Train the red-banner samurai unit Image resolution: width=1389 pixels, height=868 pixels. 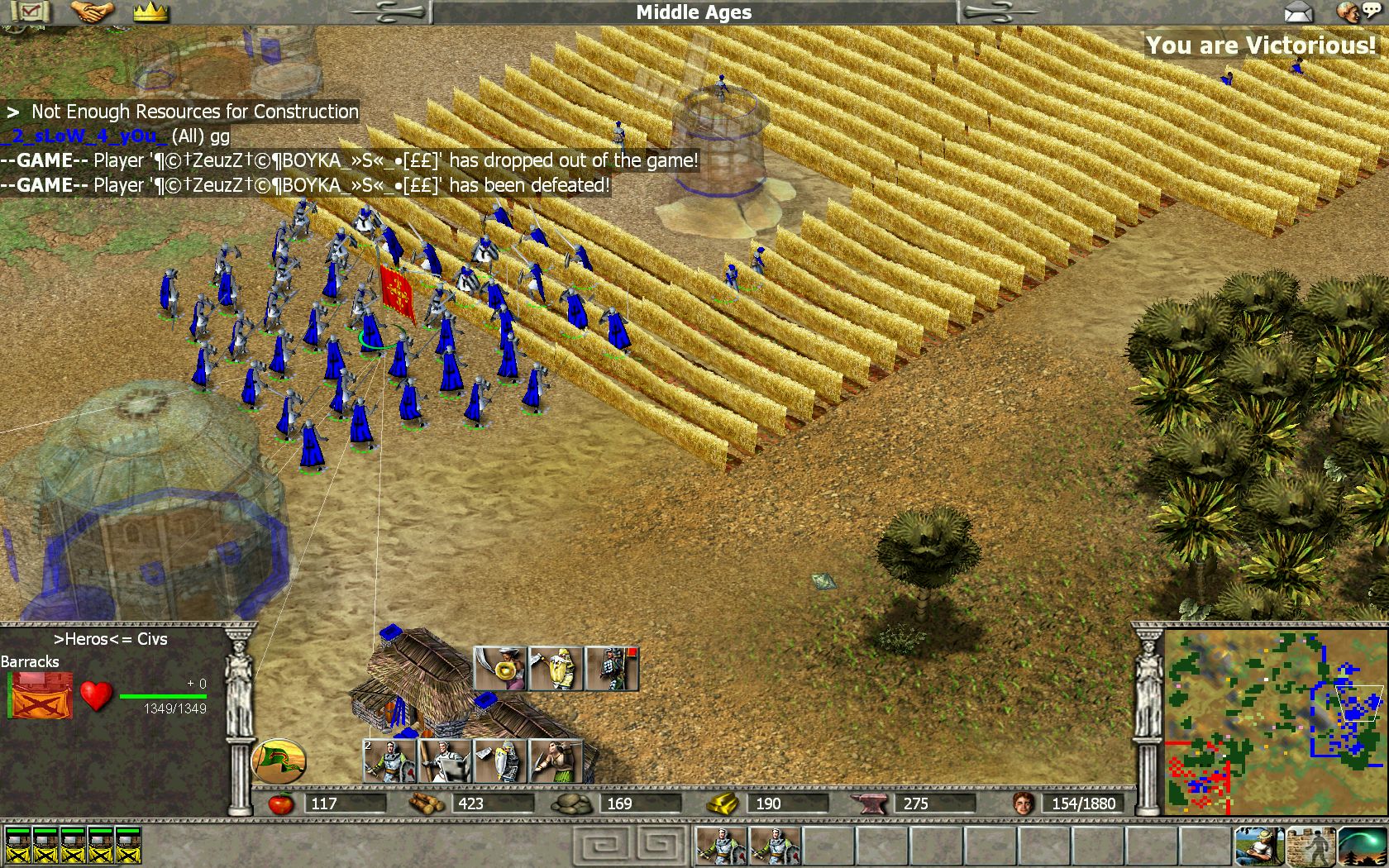click(x=612, y=668)
